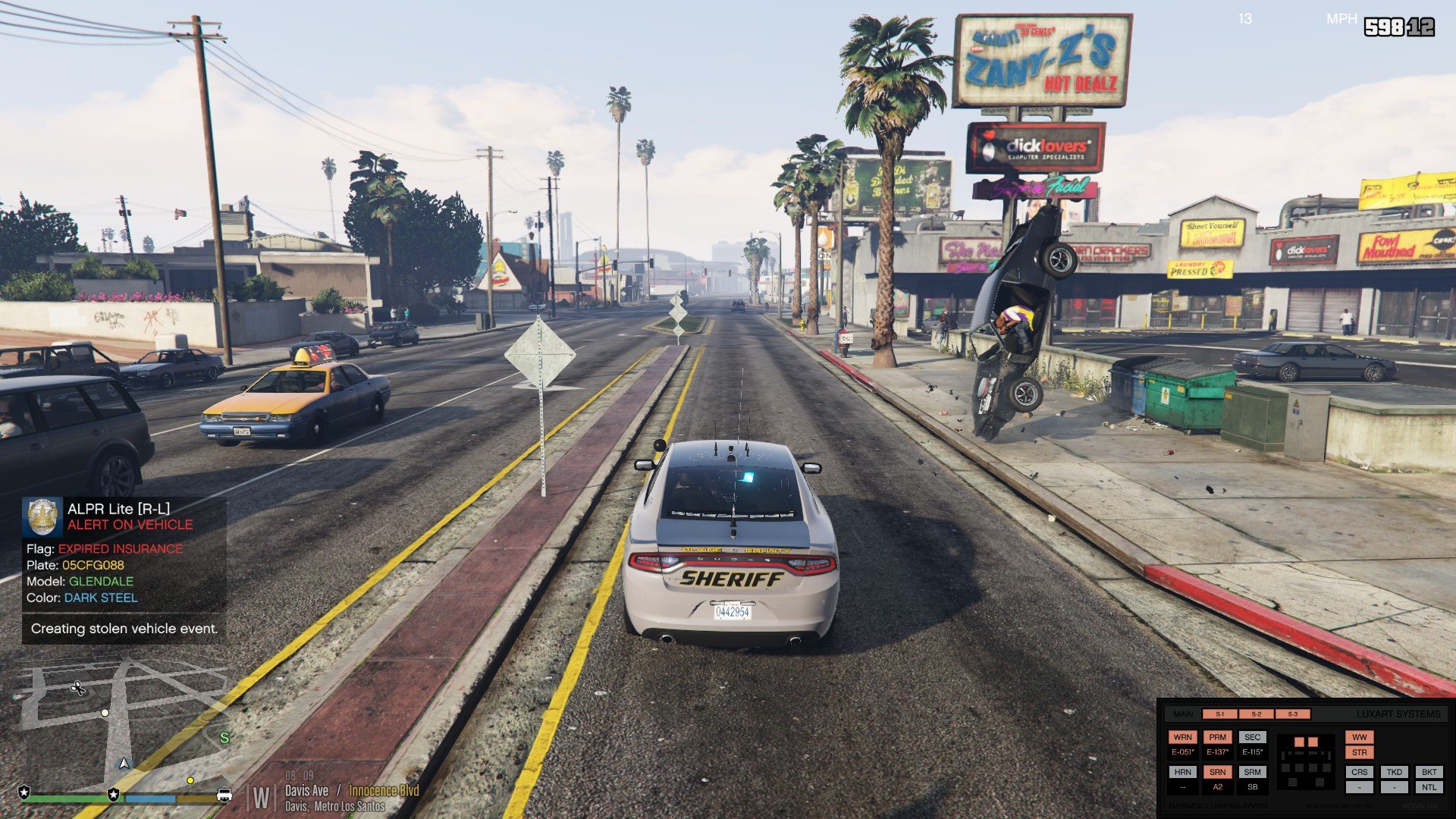Click the ALPR Lite badge icon

point(42,516)
